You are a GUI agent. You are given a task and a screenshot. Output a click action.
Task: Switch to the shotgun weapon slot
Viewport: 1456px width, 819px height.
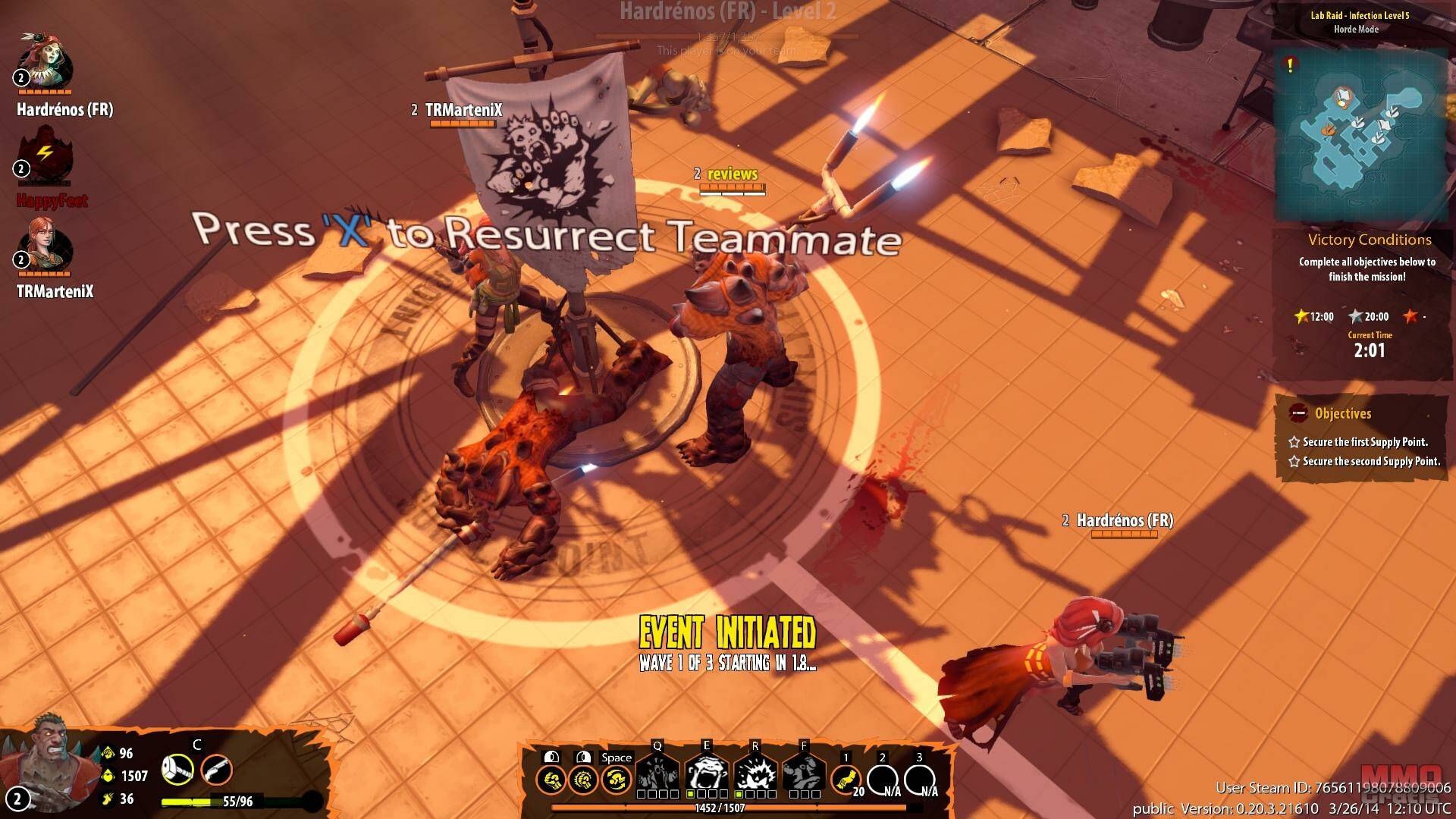coord(216,770)
